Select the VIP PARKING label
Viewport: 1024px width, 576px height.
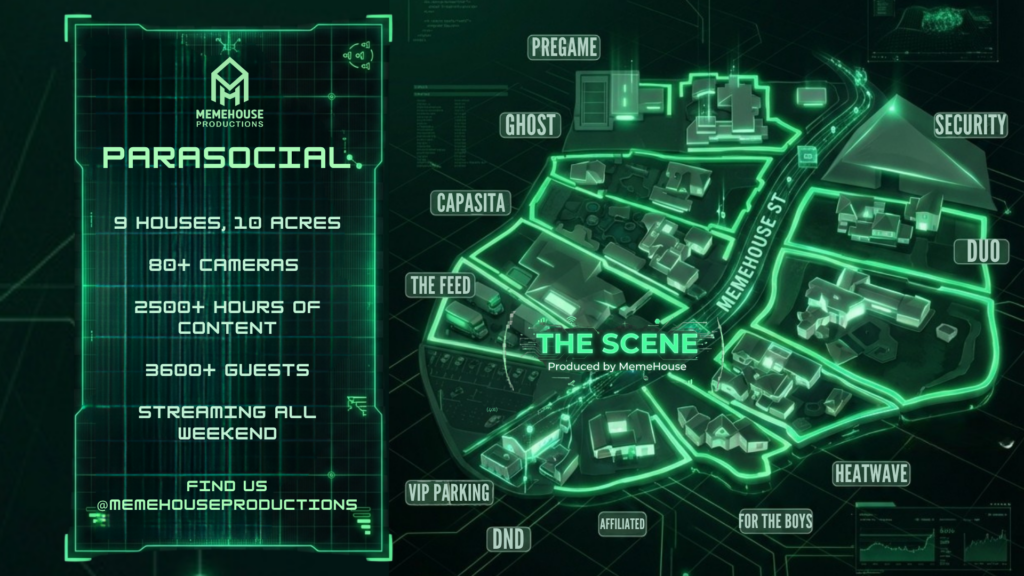click(x=449, y=491)
